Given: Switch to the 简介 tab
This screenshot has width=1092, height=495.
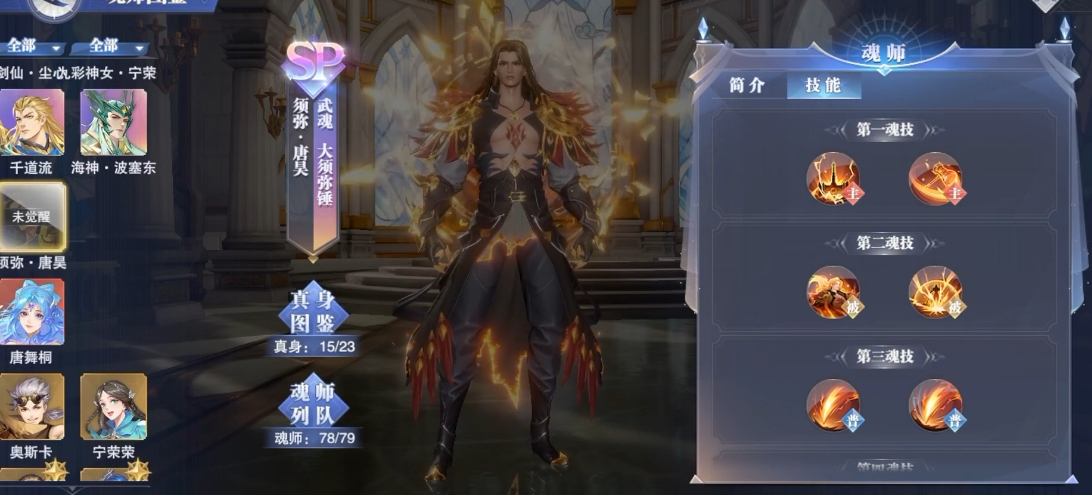Looking at the screenshot, I should (747, 86).
